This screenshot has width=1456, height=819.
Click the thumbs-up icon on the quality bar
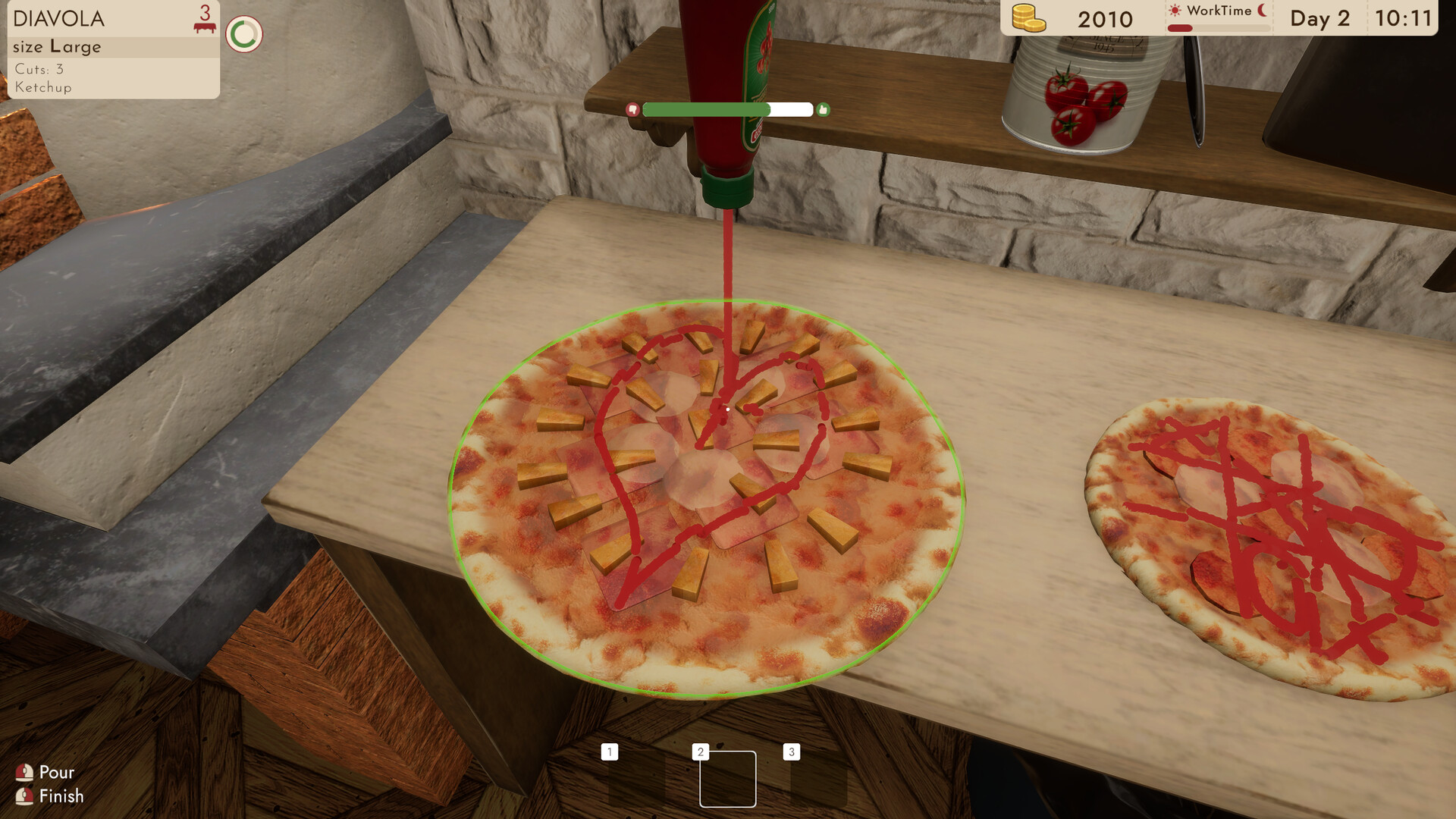pyautogui.click(x=824, y=109)
